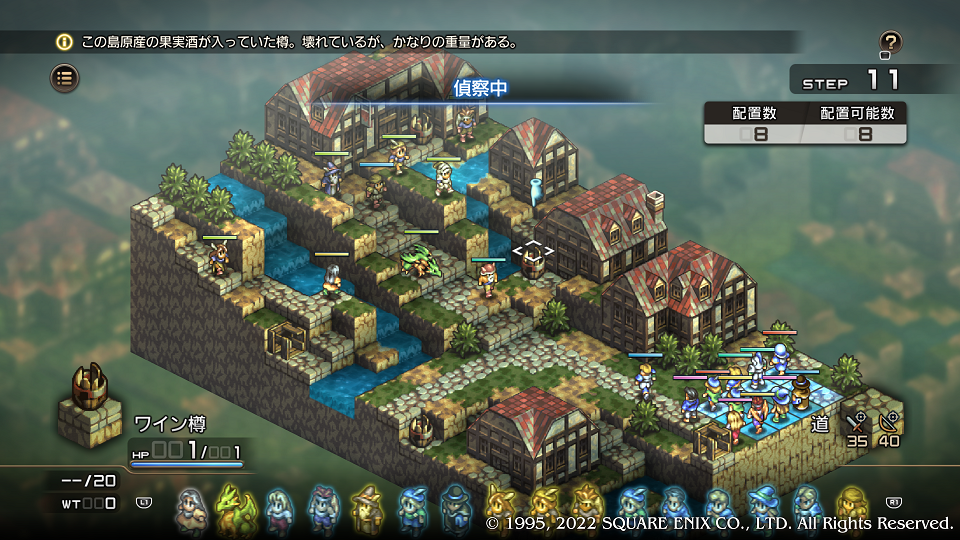Open the question mark help icon
This screenshot has width=960, height=540.
[x=890, y=42]
